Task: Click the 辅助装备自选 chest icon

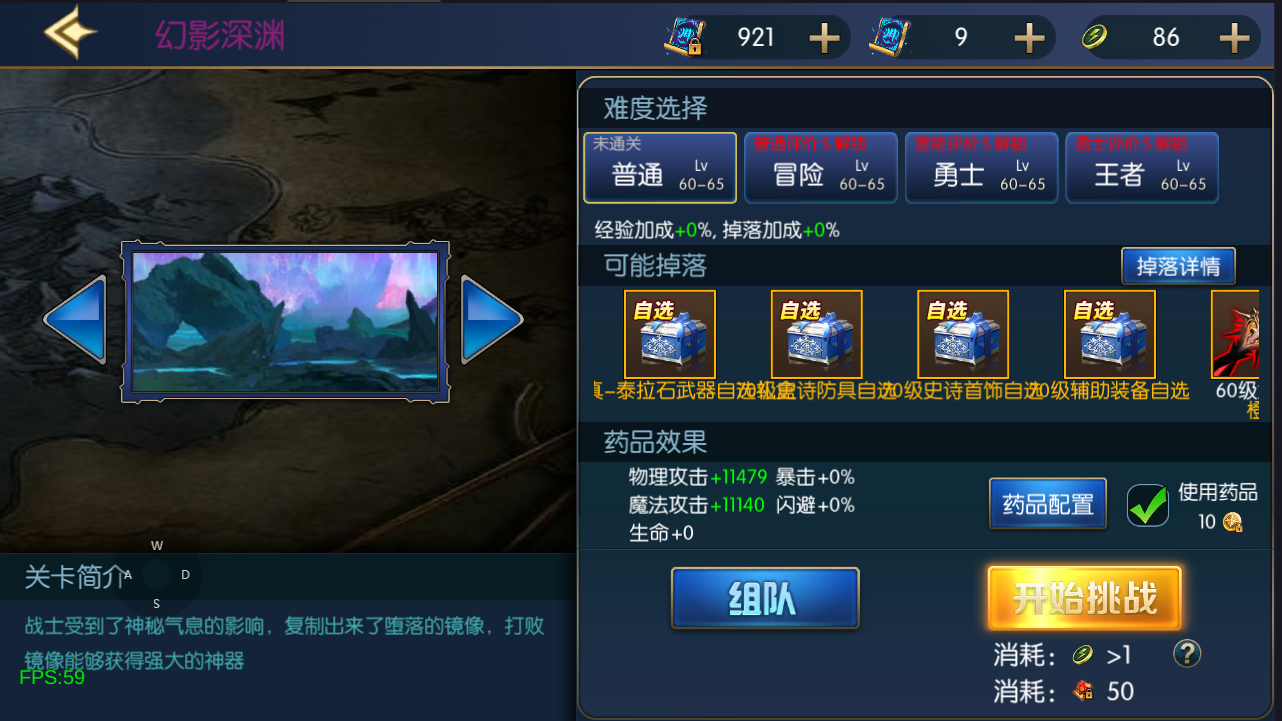Action: tap(1109, 333)
